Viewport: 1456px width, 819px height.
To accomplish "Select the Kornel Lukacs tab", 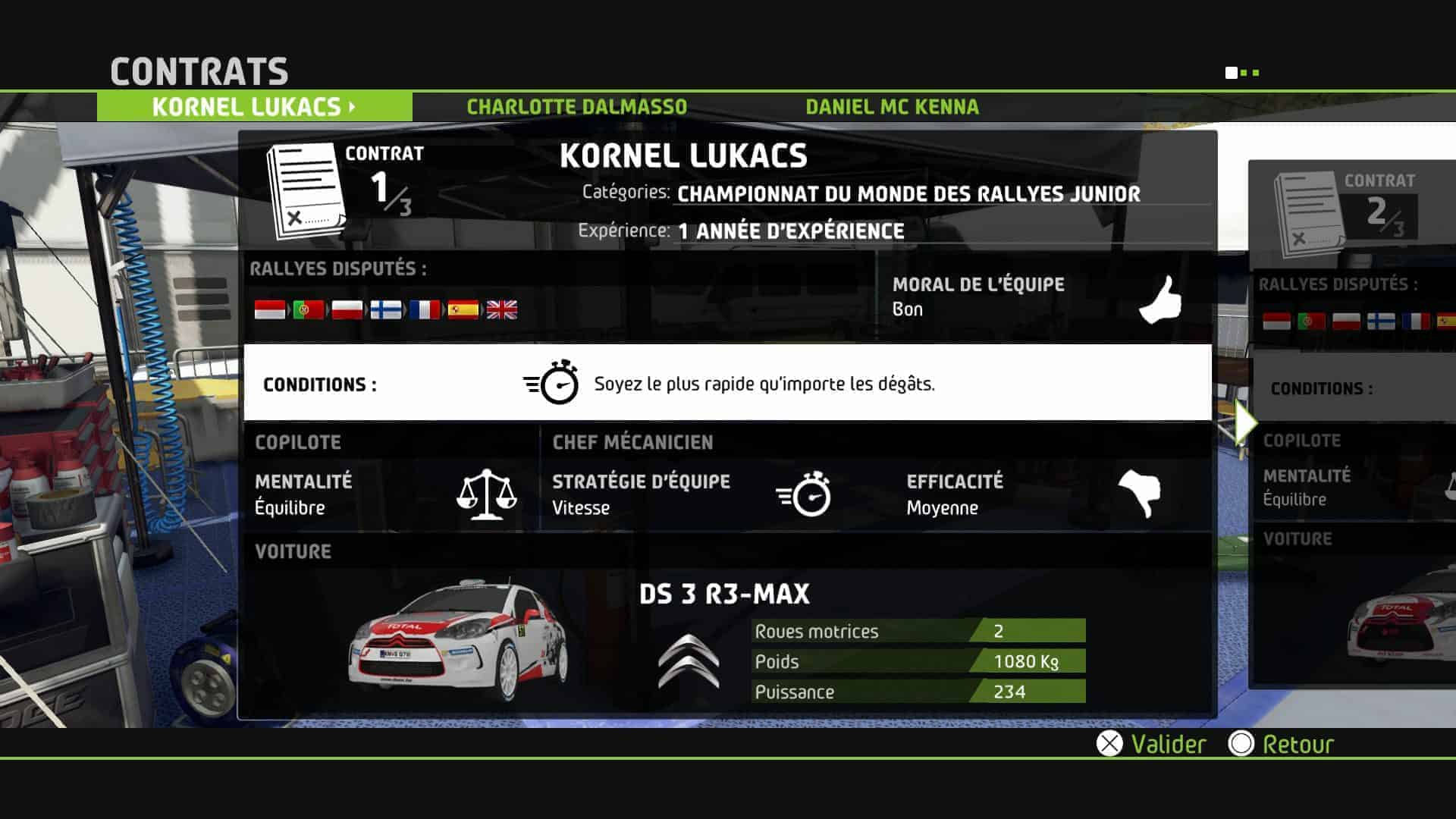I will pos(254,107).
